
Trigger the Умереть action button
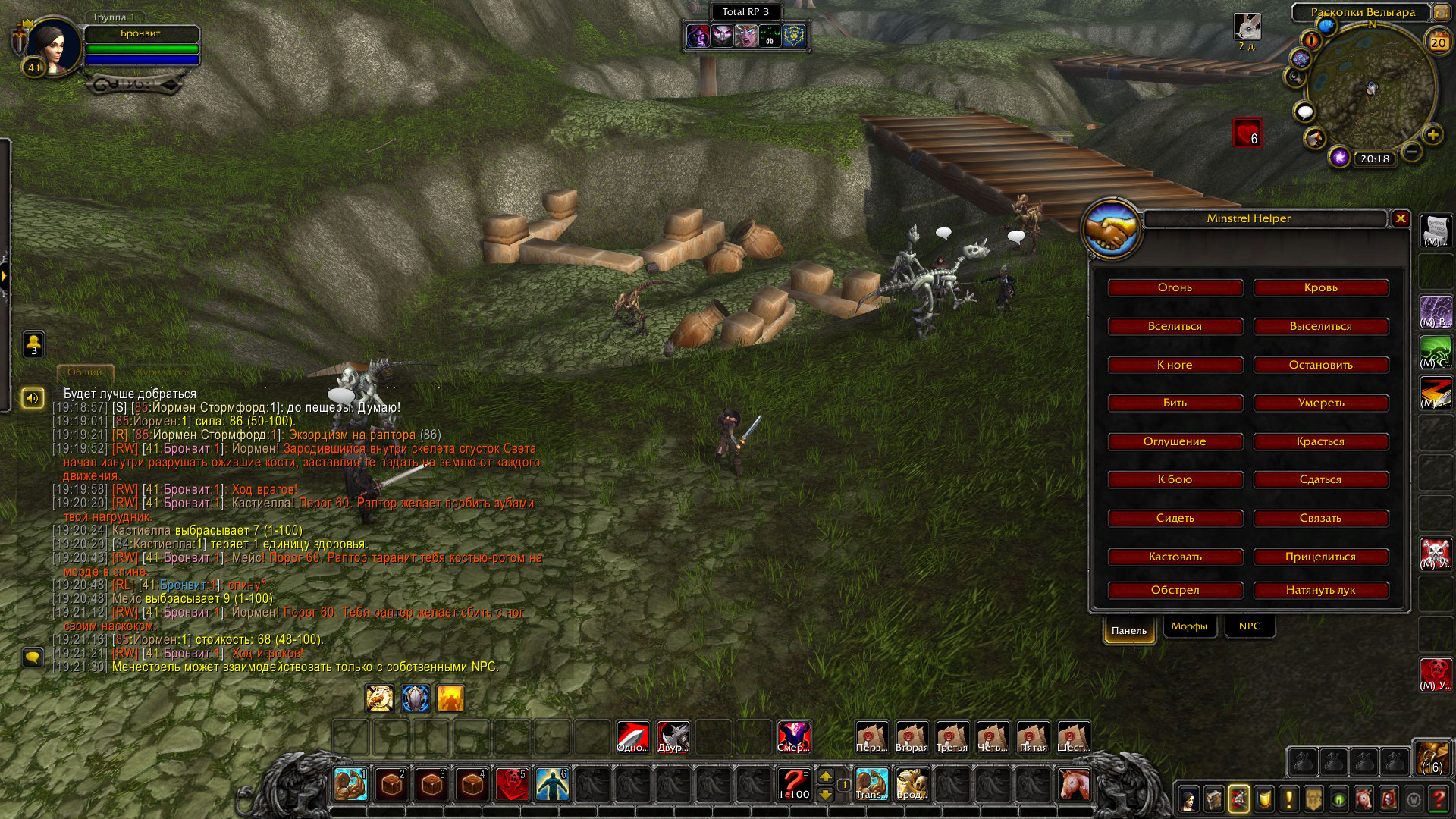(x=1320, y=403)
